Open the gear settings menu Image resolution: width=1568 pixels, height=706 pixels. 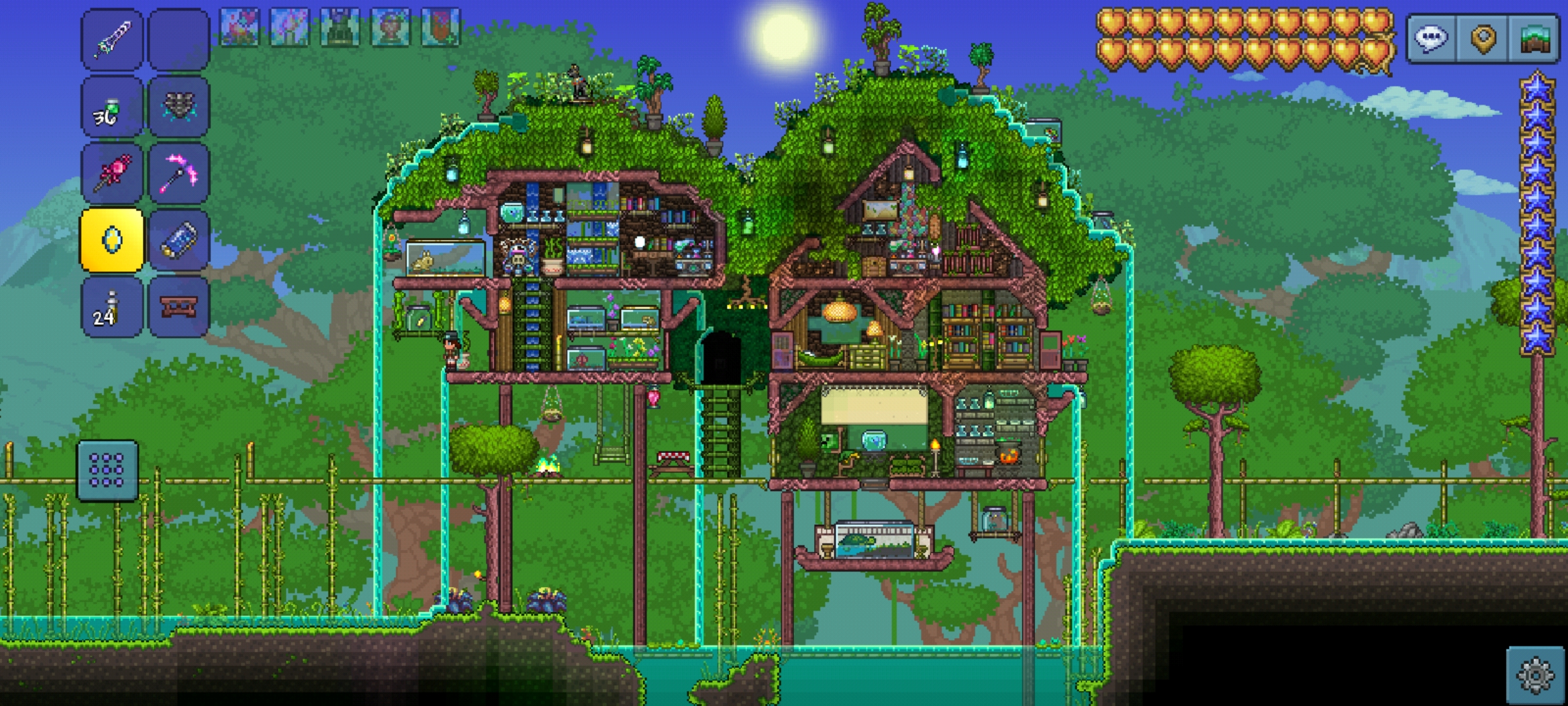pos(1535,675)
